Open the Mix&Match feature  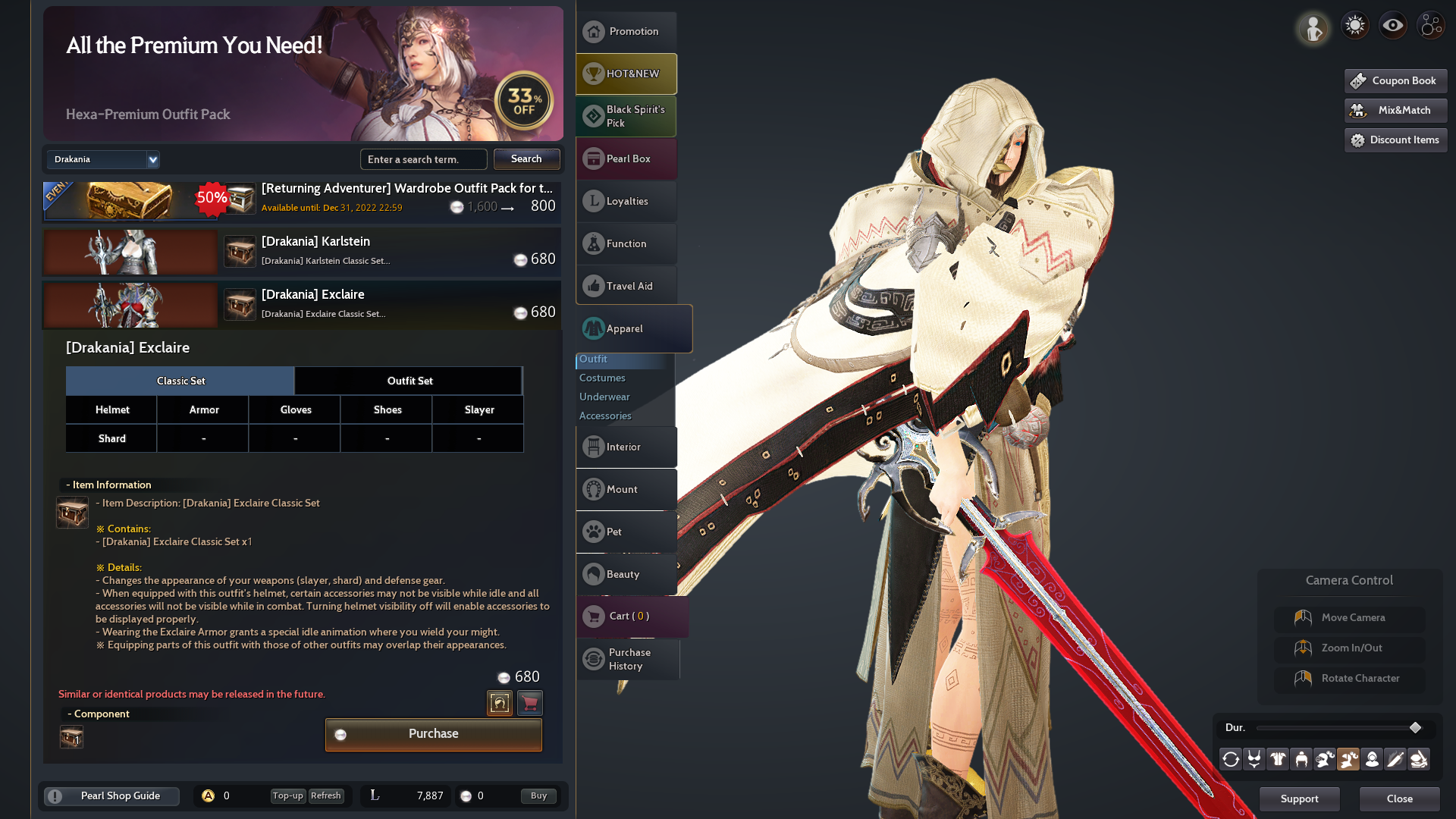pos(1395,110)
